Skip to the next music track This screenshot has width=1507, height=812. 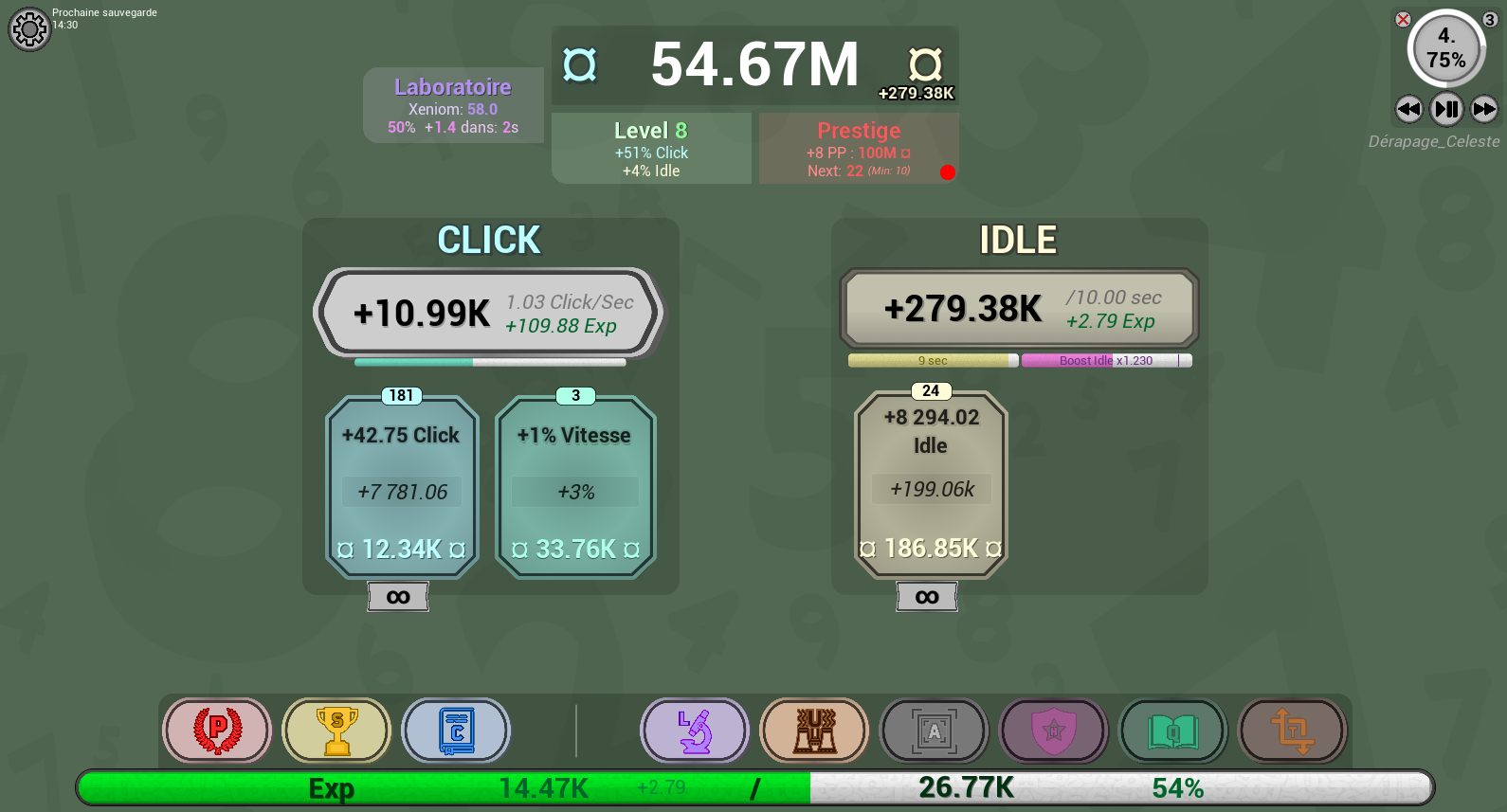tap(1483, 110)
